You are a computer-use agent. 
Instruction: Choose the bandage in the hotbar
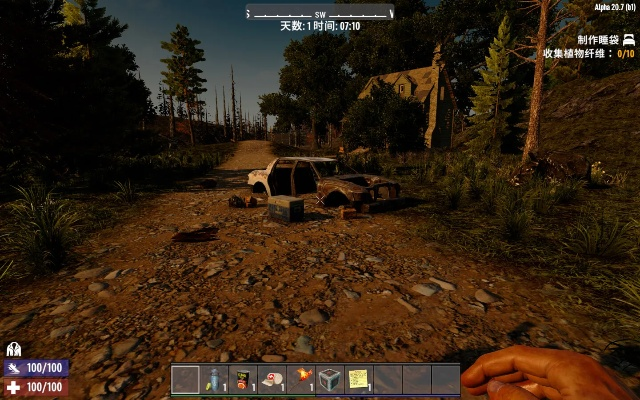[272, 379]
